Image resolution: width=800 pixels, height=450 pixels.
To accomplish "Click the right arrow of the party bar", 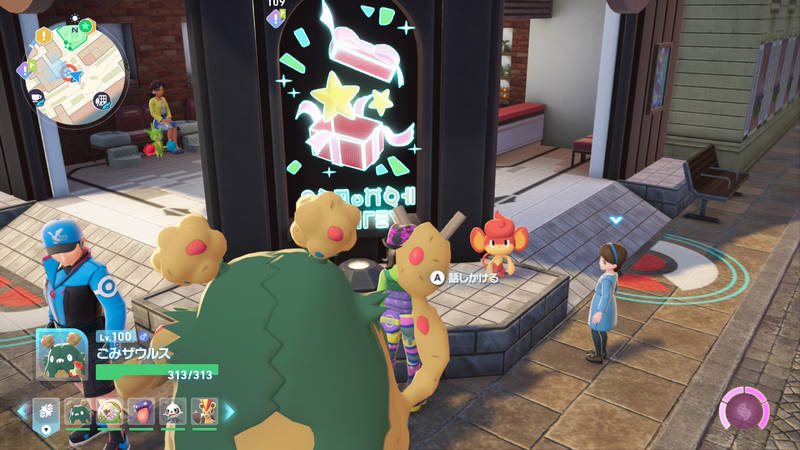I will pyautogui.click(x=229, y=411).
